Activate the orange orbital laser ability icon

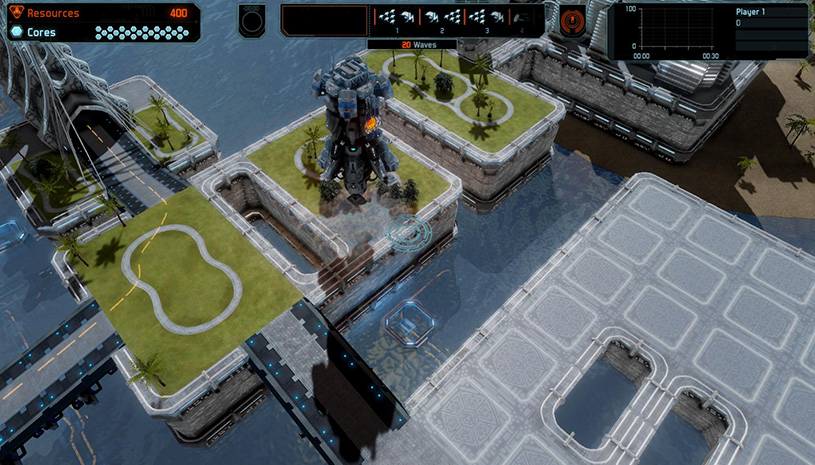pyautogui.click(x=574, y=20)
